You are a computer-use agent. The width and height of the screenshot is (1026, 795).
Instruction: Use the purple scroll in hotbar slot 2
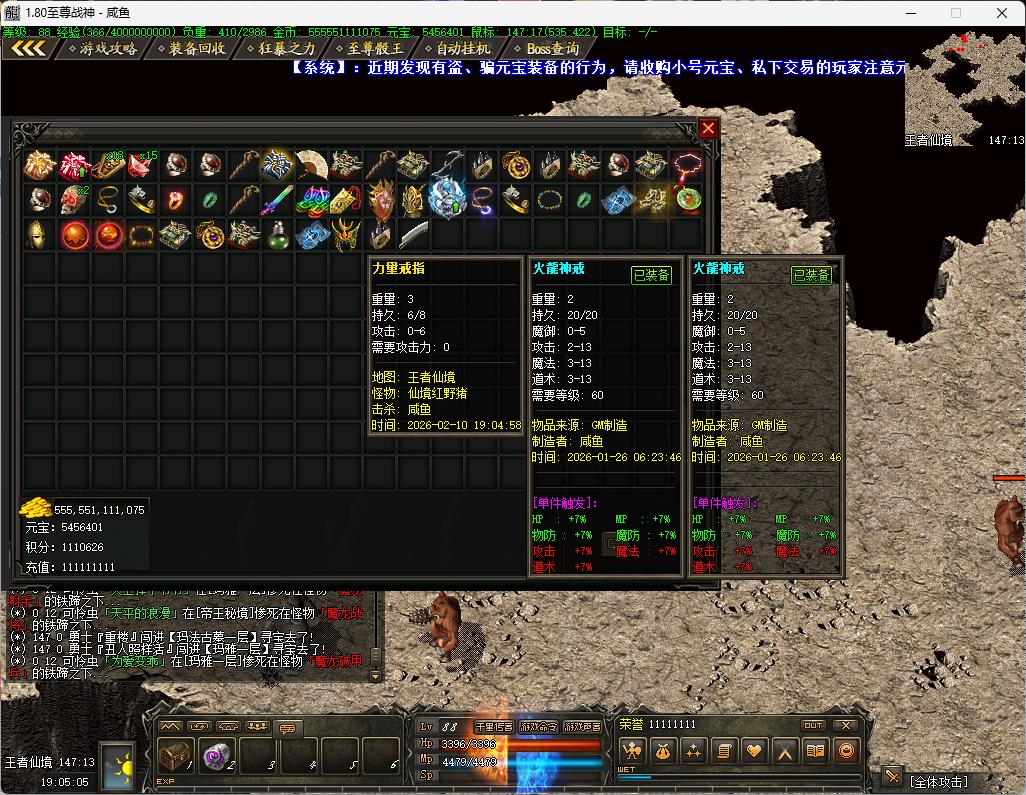coord(216,756)
